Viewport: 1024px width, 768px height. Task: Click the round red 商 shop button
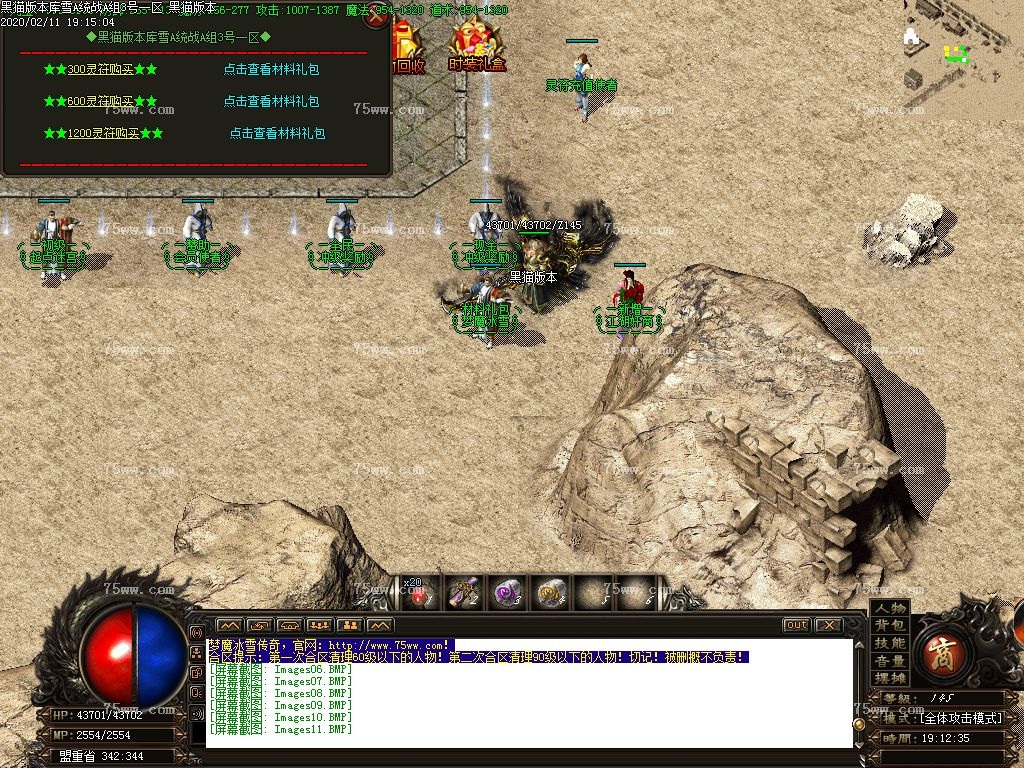click(x=941, y=651)
